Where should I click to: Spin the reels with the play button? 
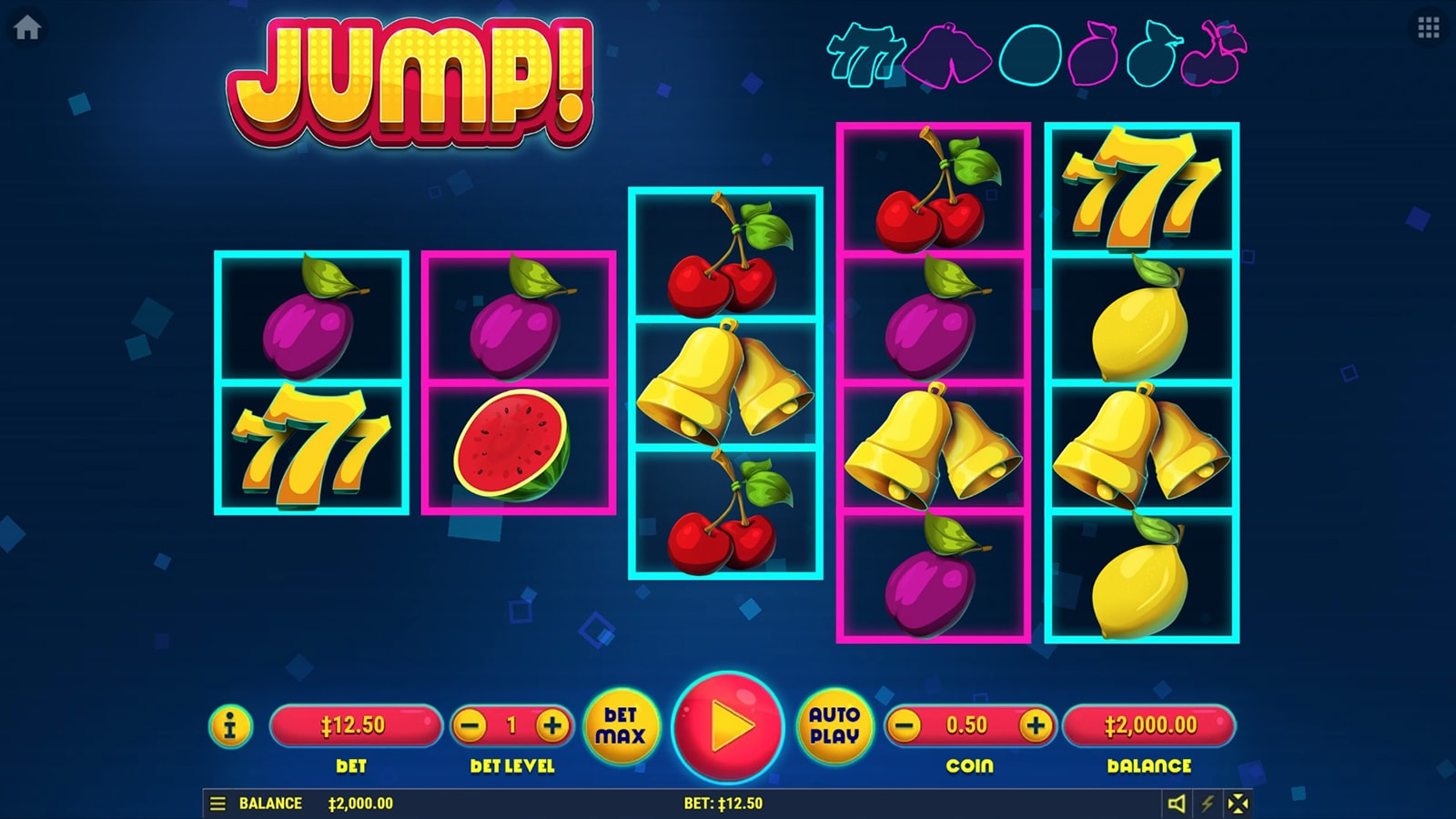pyautogui.click(x=727, y=727)
